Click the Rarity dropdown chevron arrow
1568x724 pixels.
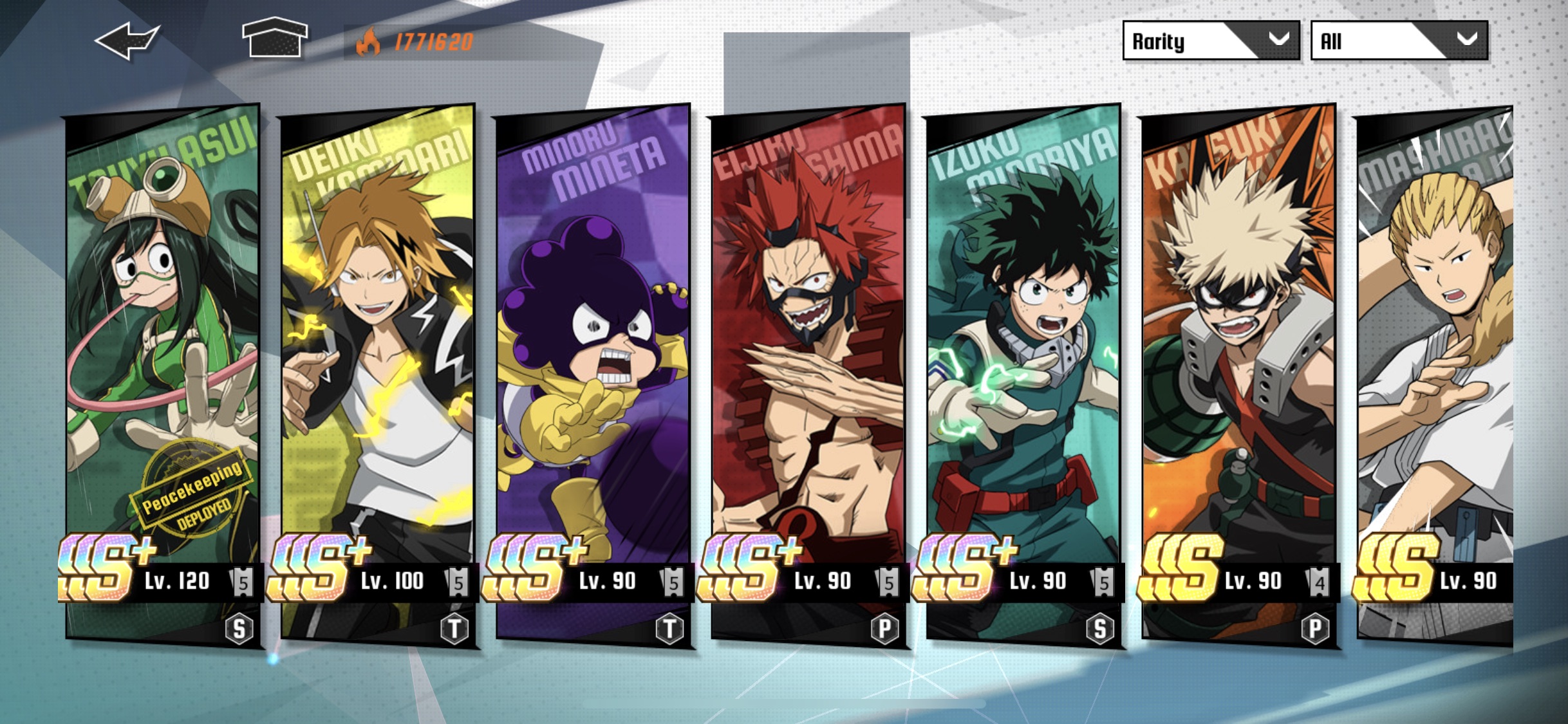tap(1278, 40)
